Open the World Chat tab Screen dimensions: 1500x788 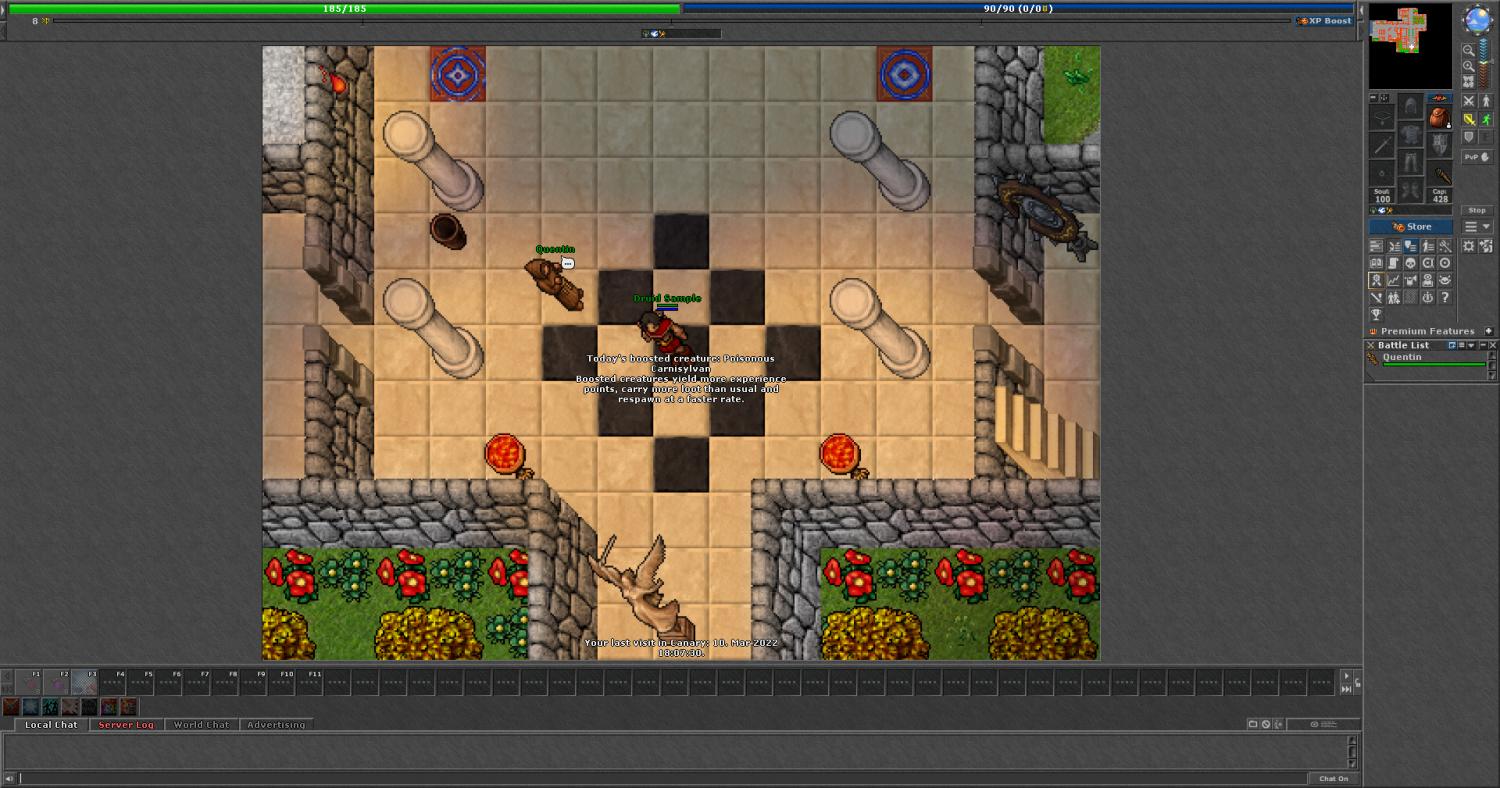click(x=201, y=725)
